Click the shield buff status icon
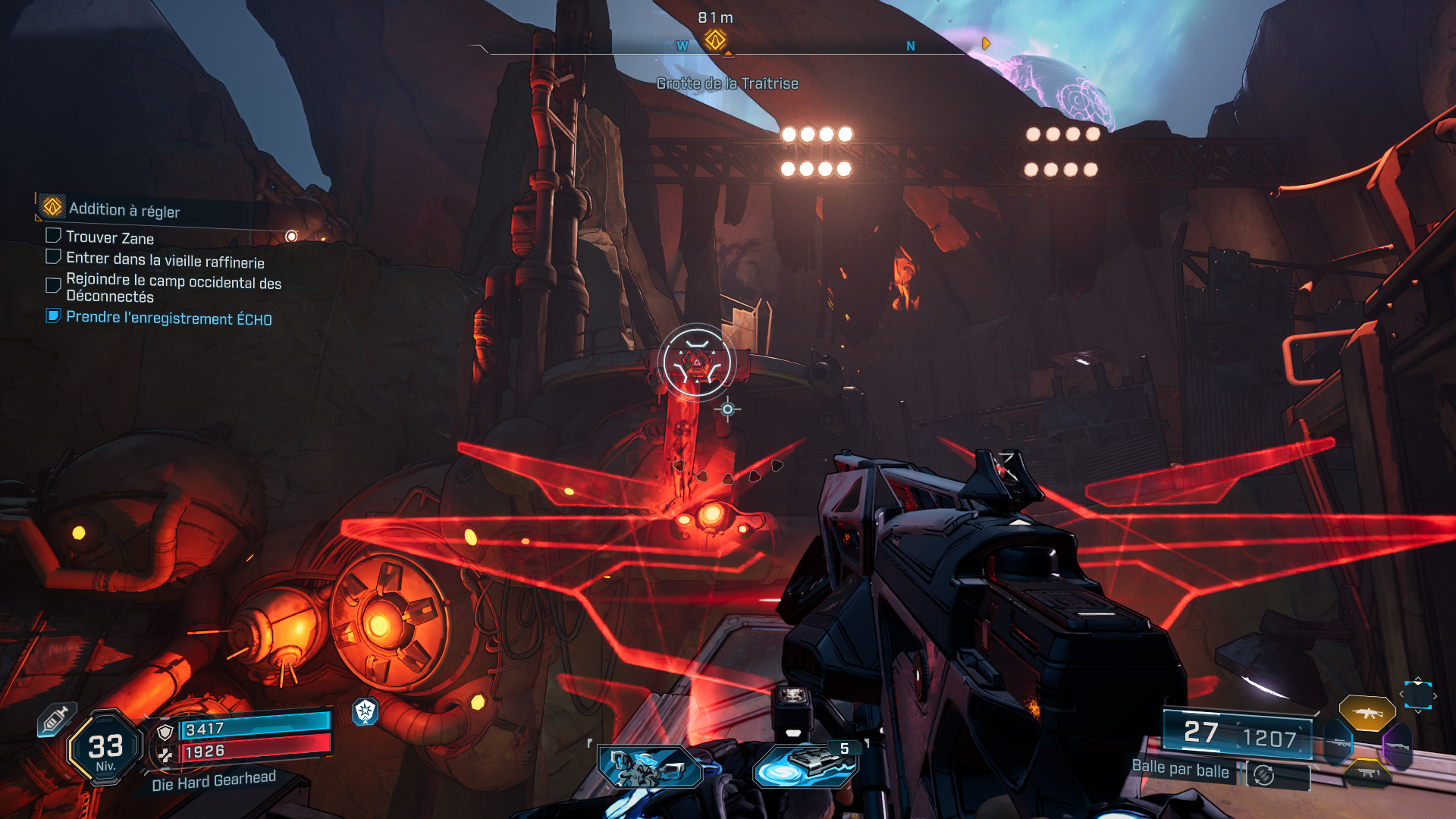The image size is (1456, 819). 366,711
